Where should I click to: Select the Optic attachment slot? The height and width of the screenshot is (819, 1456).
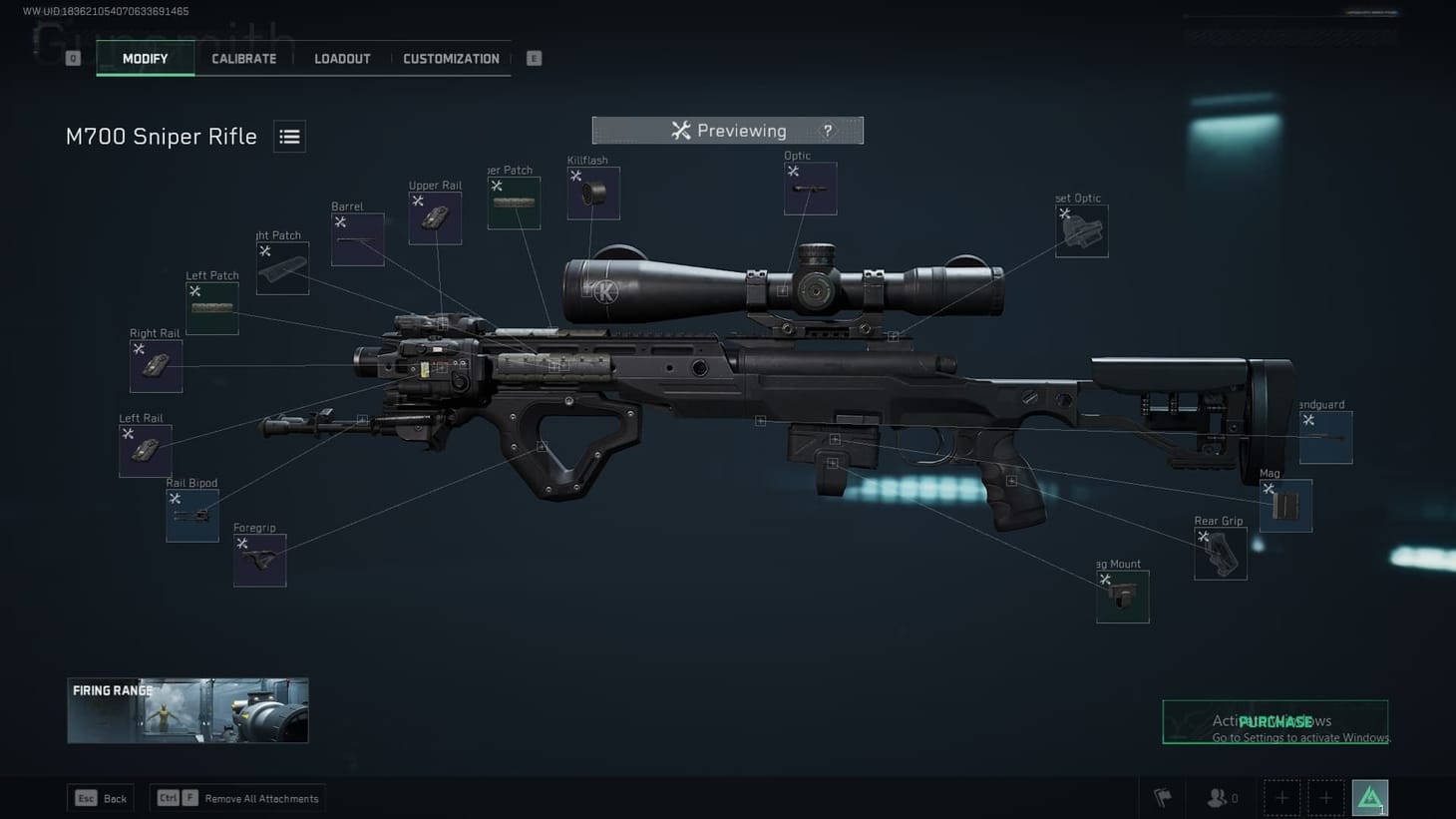pyautogui.click(x=810, y=188)
